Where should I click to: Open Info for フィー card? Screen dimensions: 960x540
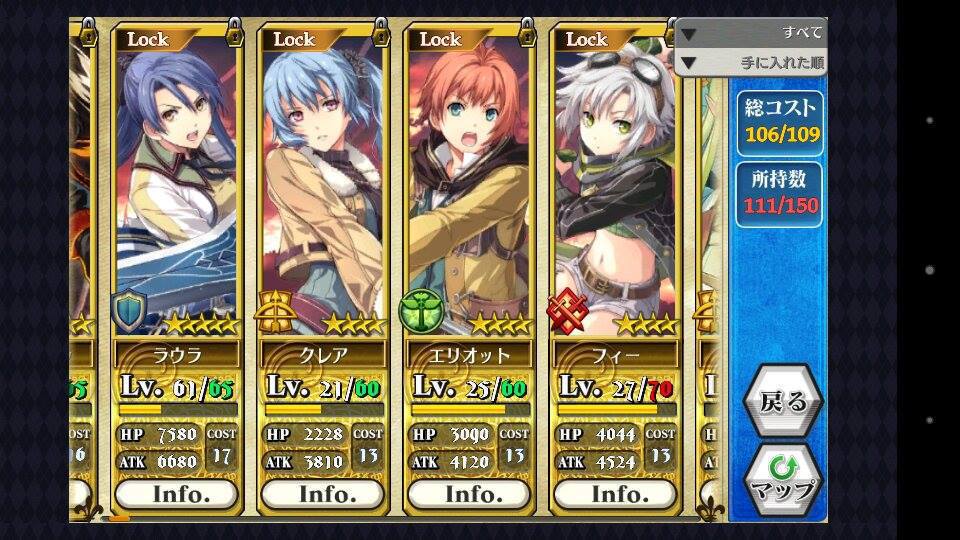tap(614, 494)
